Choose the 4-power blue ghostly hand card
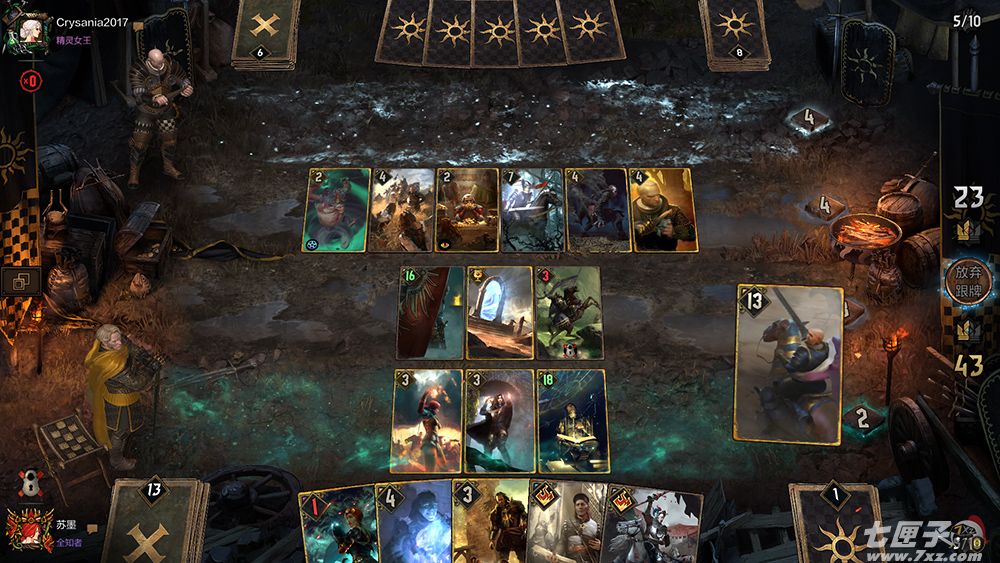 (x=414, y=524)
